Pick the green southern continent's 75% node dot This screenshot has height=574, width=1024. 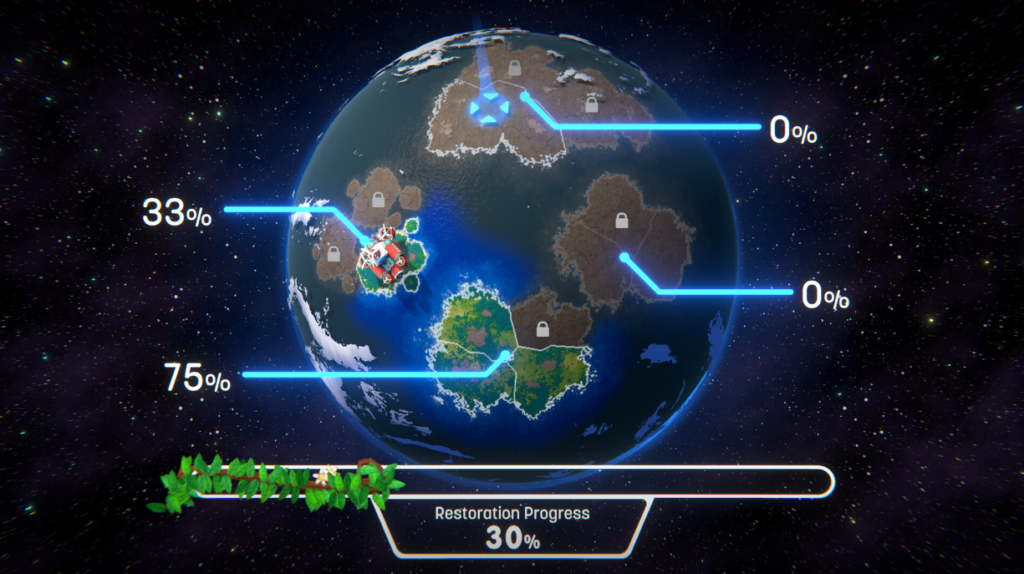click(x=505, y=355)
